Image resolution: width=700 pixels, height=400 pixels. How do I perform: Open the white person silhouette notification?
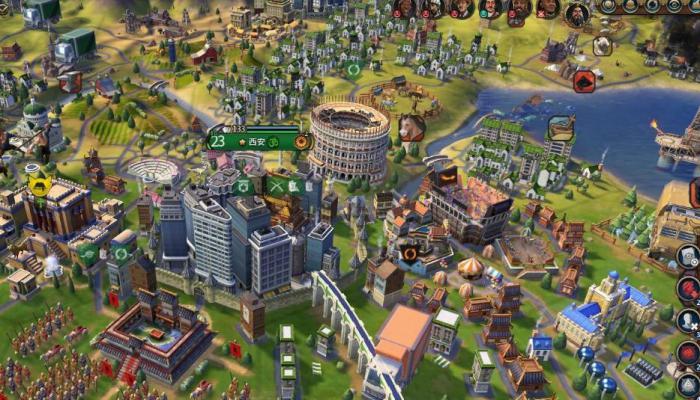[x=688, y=321]
